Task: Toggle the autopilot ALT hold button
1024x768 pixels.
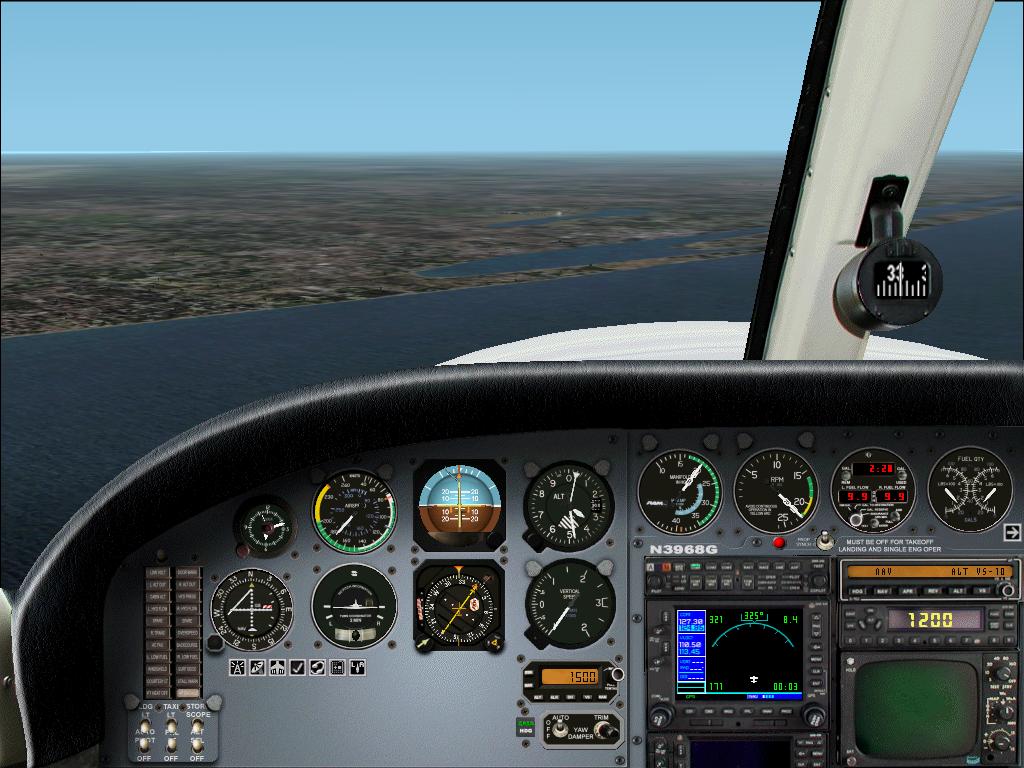Action: click(x=958, y=591)
